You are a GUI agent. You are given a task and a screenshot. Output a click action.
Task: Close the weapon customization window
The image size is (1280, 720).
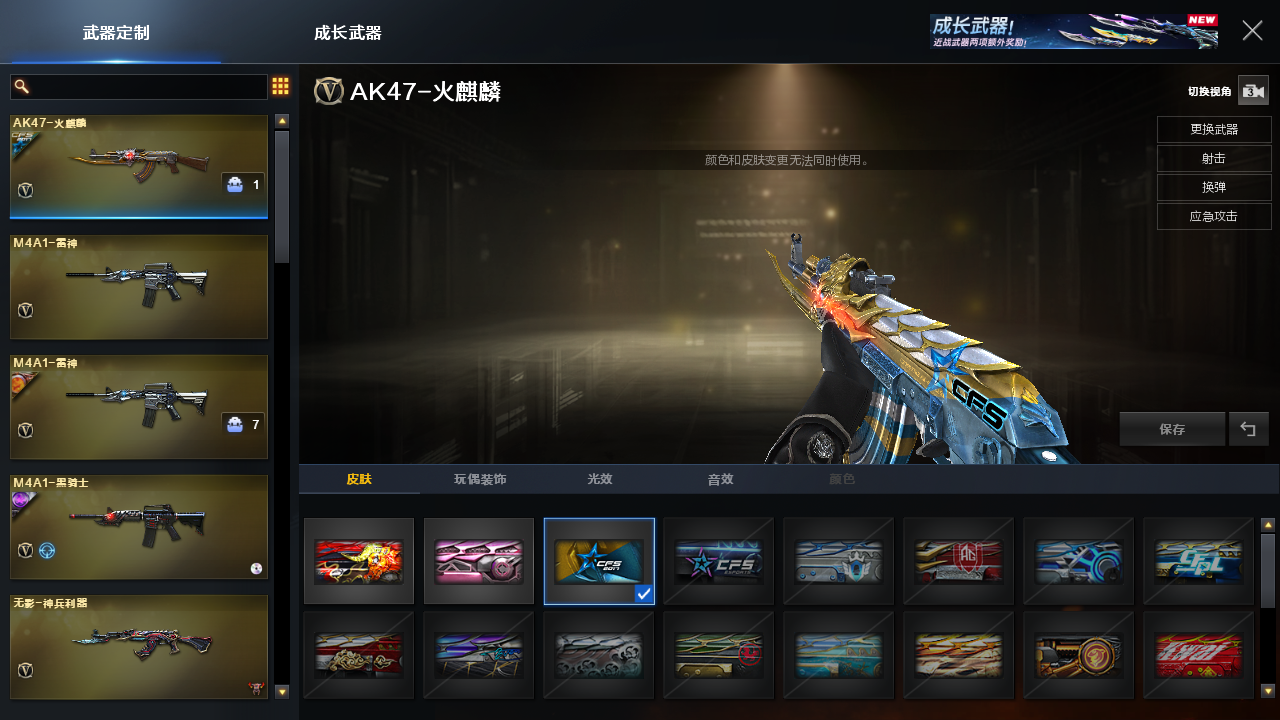click(x=1252, y=31)
